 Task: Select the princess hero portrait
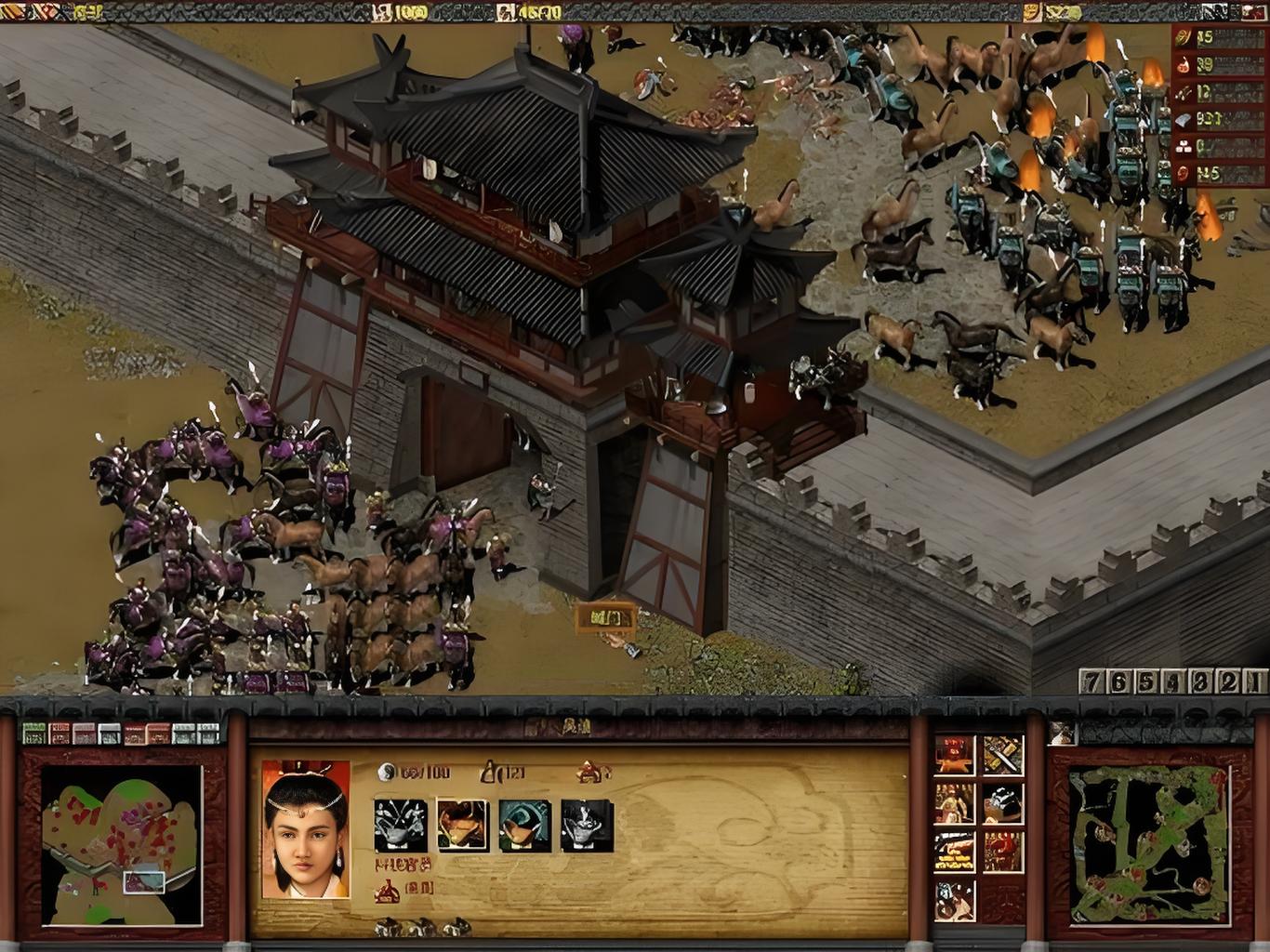[x=306, y=830]
